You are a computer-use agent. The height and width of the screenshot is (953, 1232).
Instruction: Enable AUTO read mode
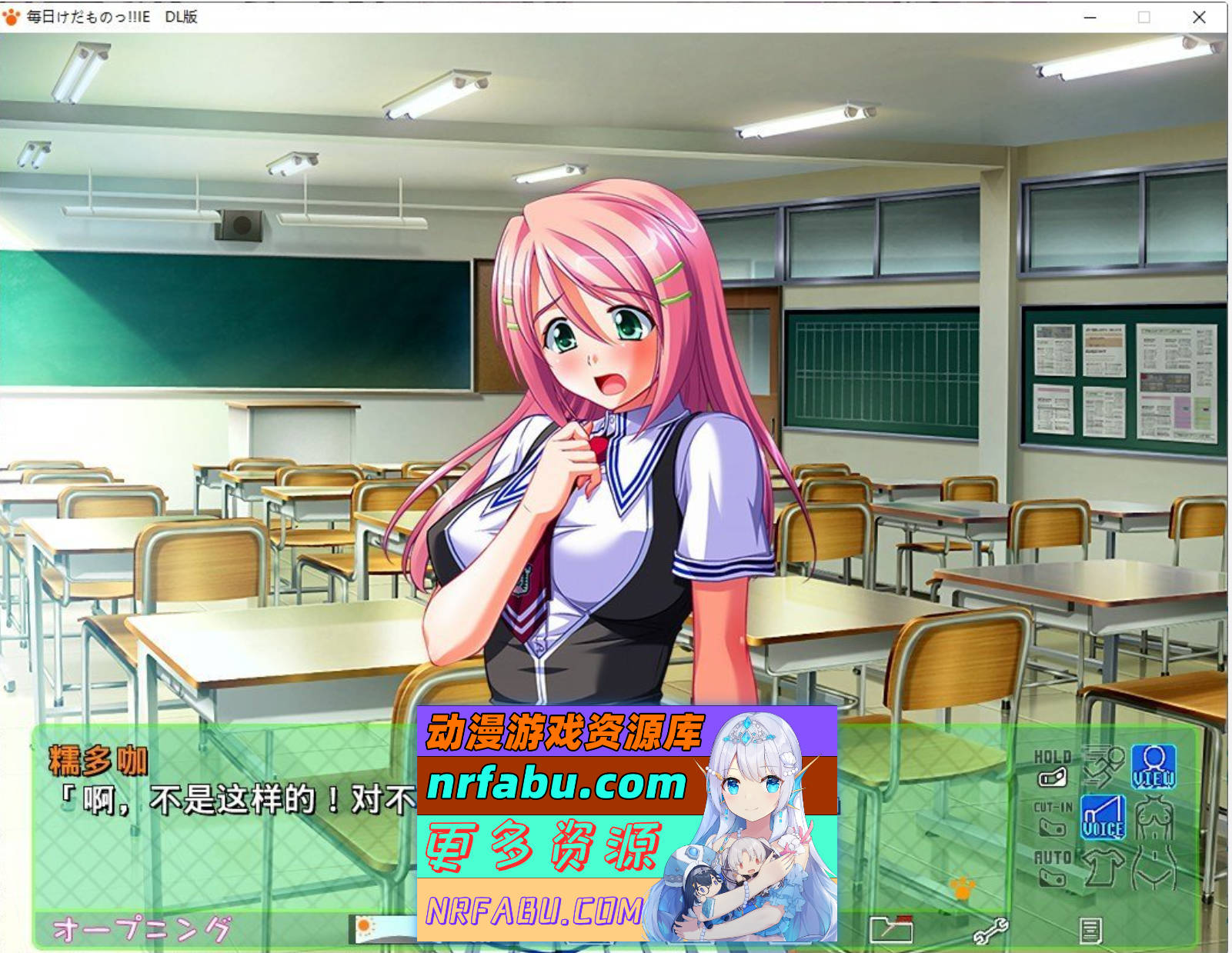(x=1052, y=875)
